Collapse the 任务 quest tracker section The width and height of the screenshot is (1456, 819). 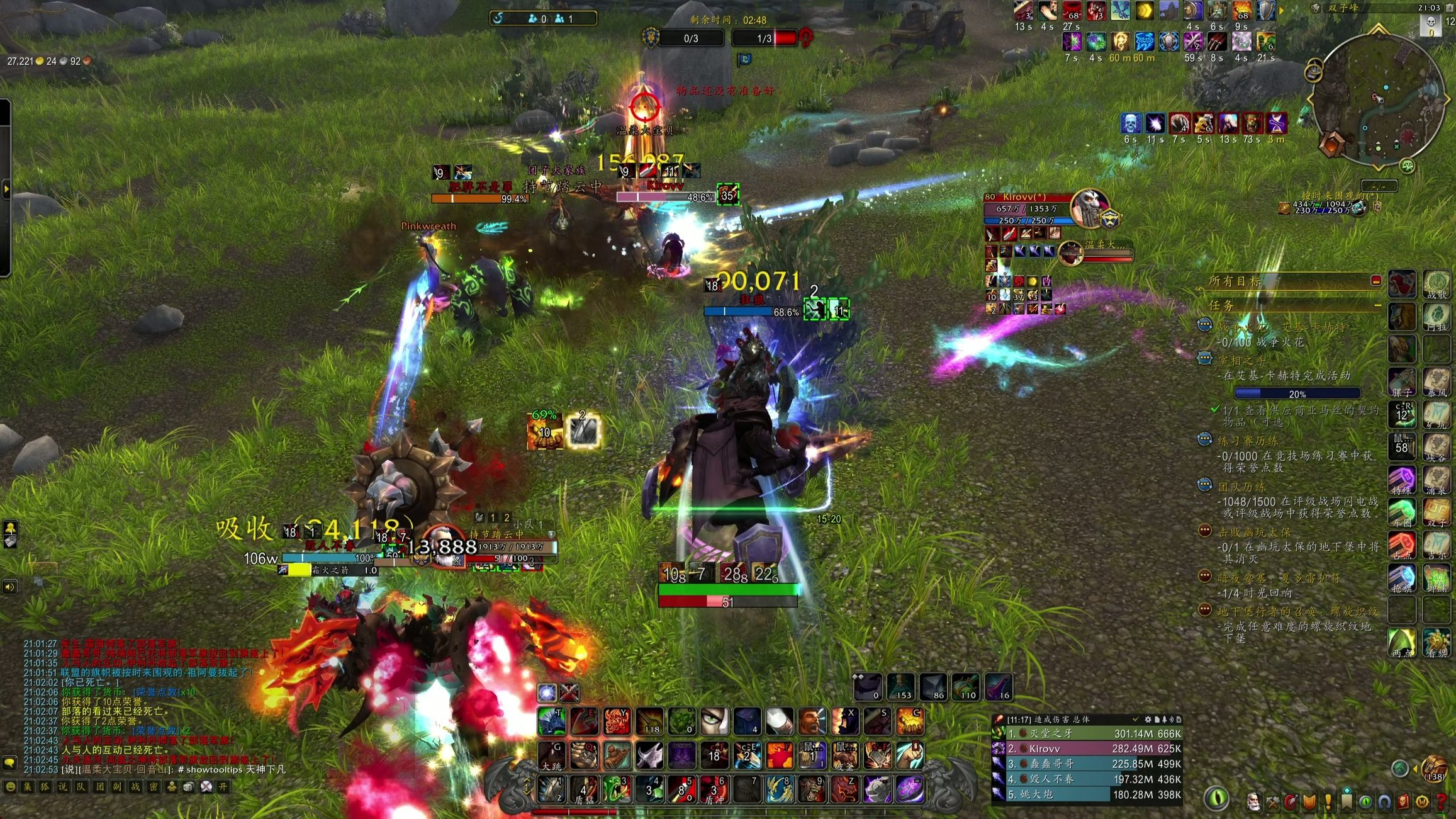1377,305
